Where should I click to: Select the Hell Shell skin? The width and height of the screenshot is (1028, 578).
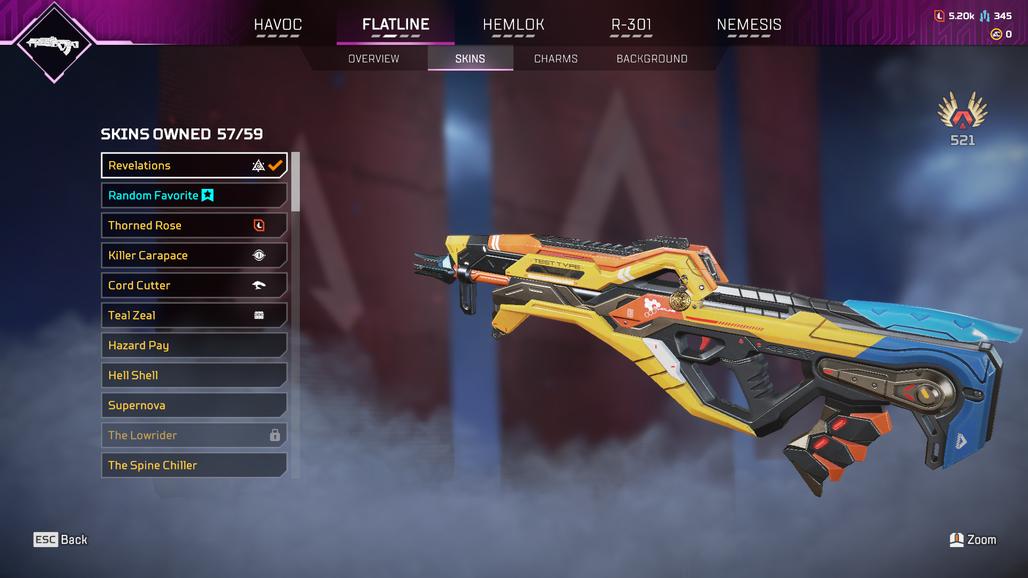pos(194,376)
